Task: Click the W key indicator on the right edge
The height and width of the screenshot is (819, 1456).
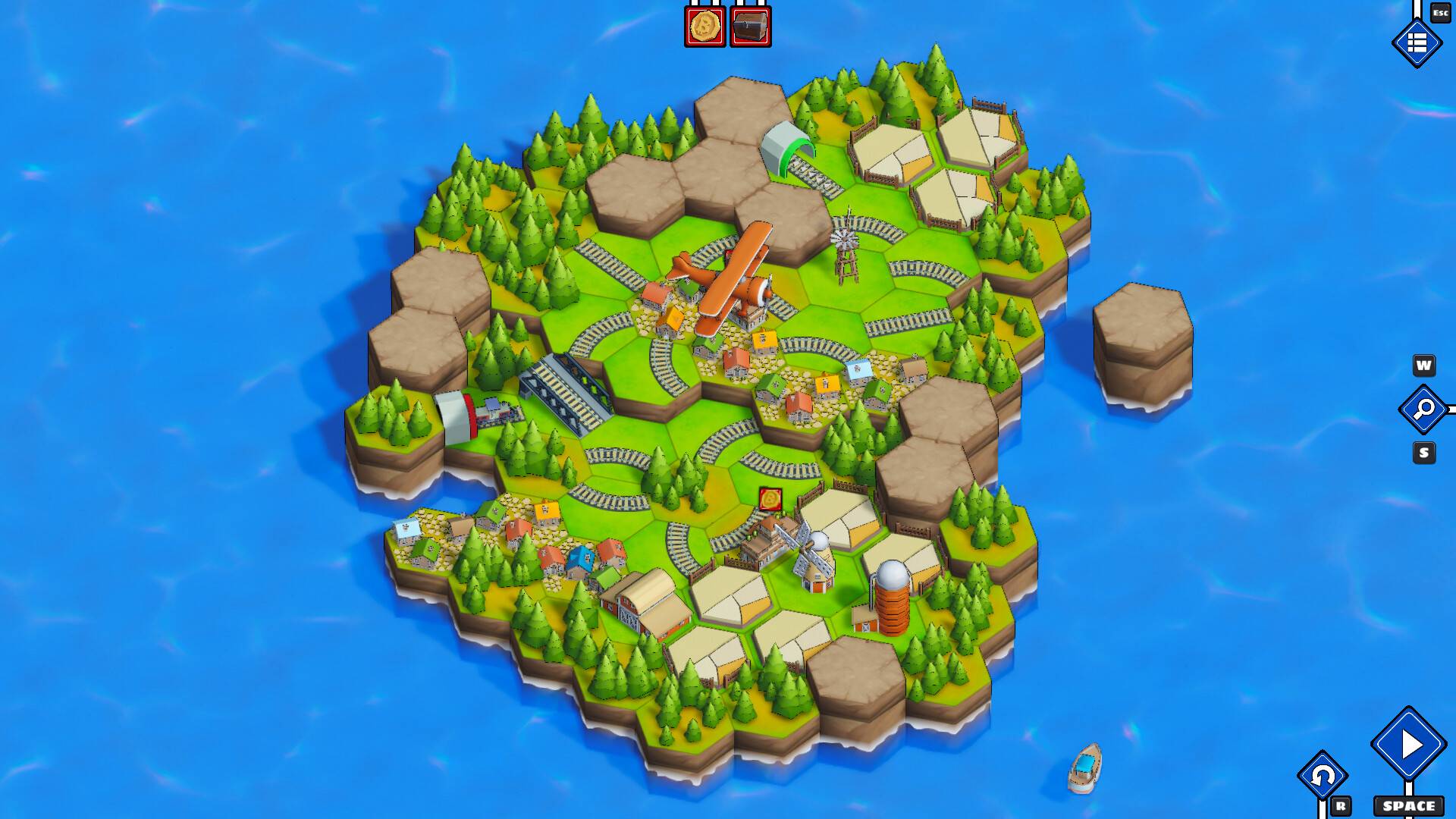Action: coord(1424,366)
